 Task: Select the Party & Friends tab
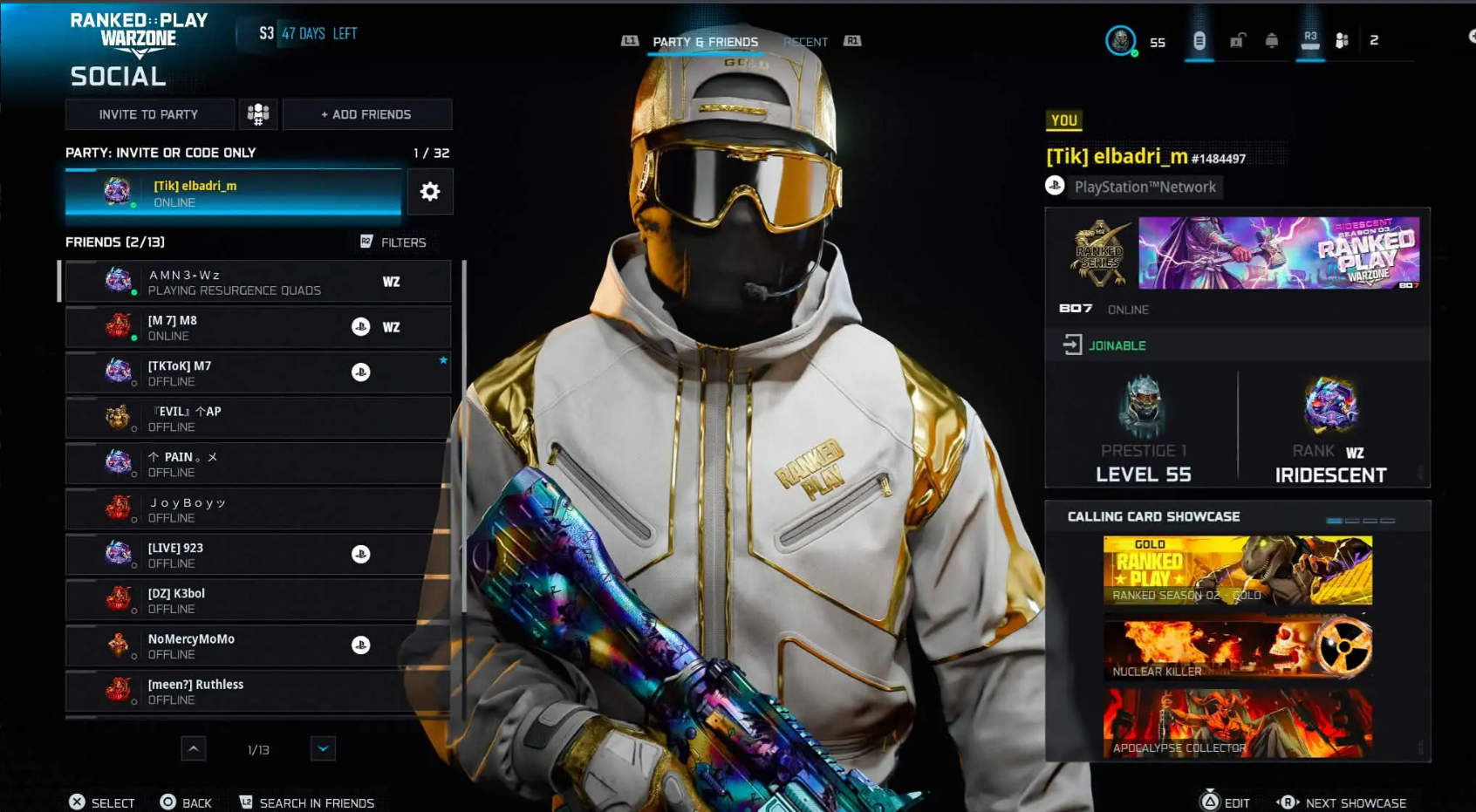(704, 41)
